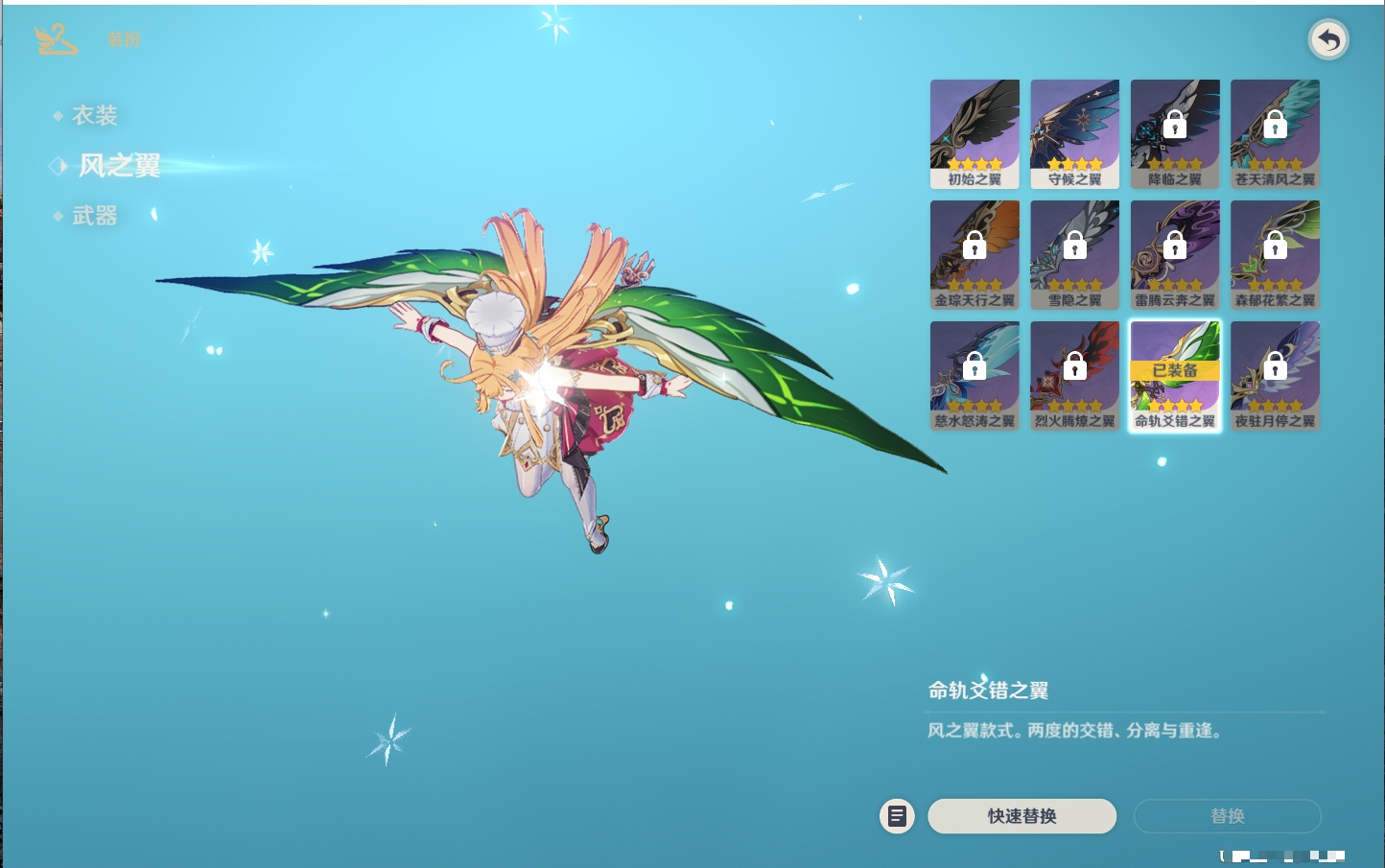
Task: Pick the locked 苍天清风之翼 glider
Action: pyautogui.click(x=1275, y=133)
